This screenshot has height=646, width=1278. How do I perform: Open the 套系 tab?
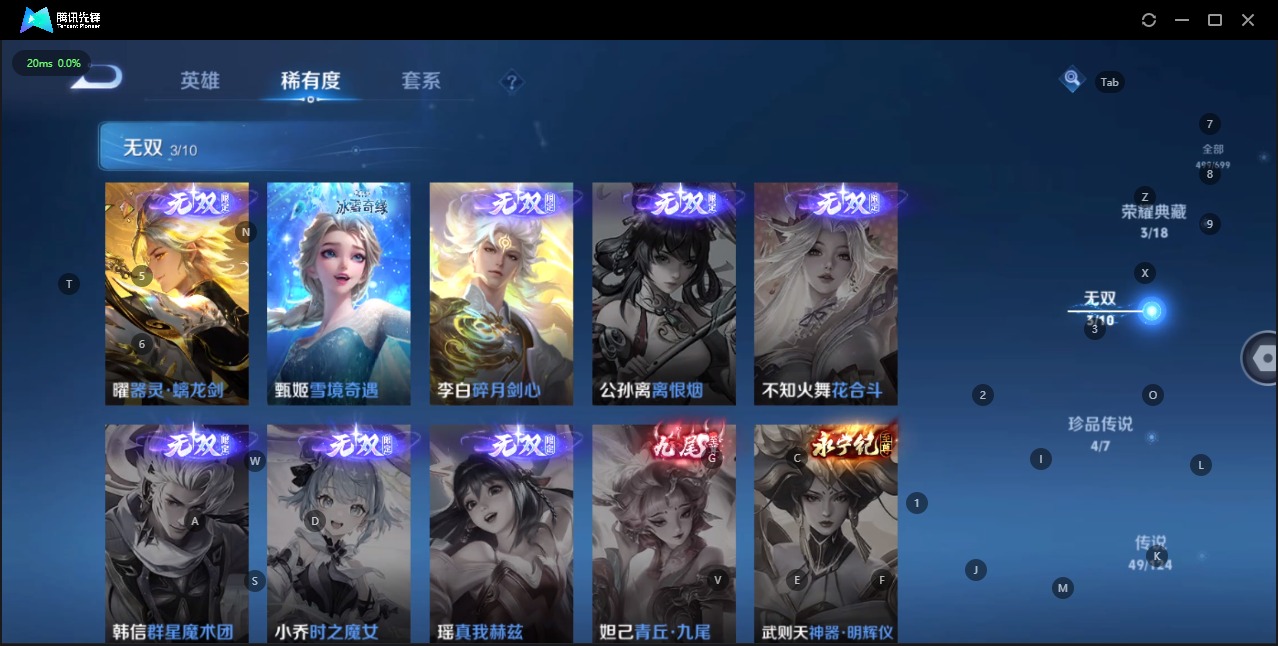[420, 81]
